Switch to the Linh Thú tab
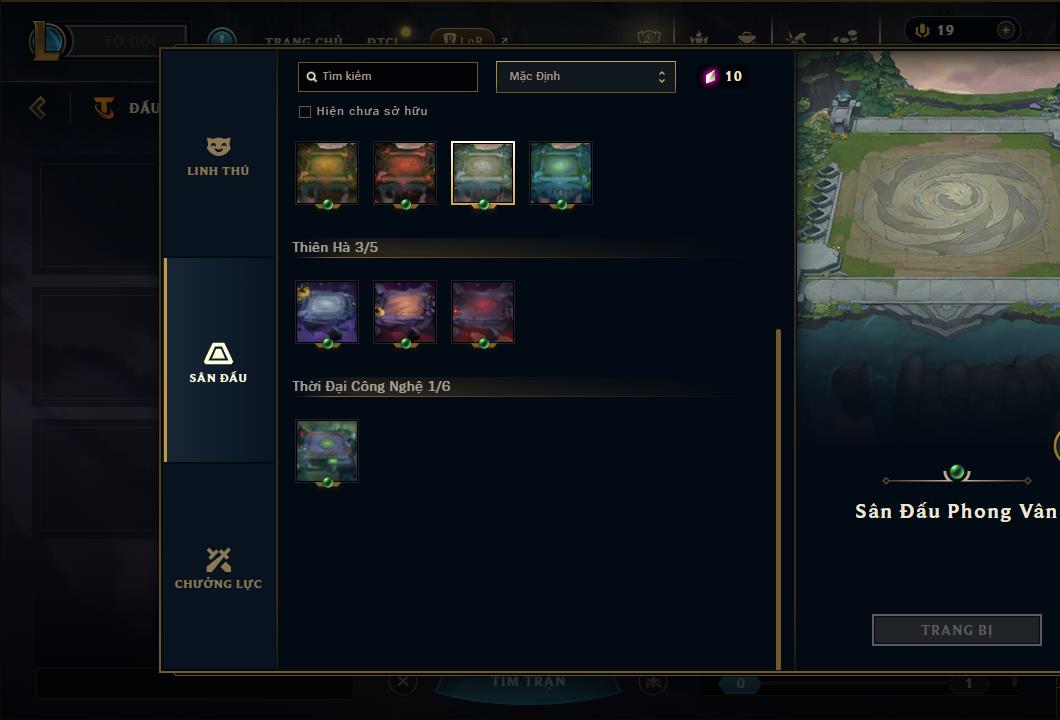This screenshot has height=720, width=1060. [x=218, y=157]
